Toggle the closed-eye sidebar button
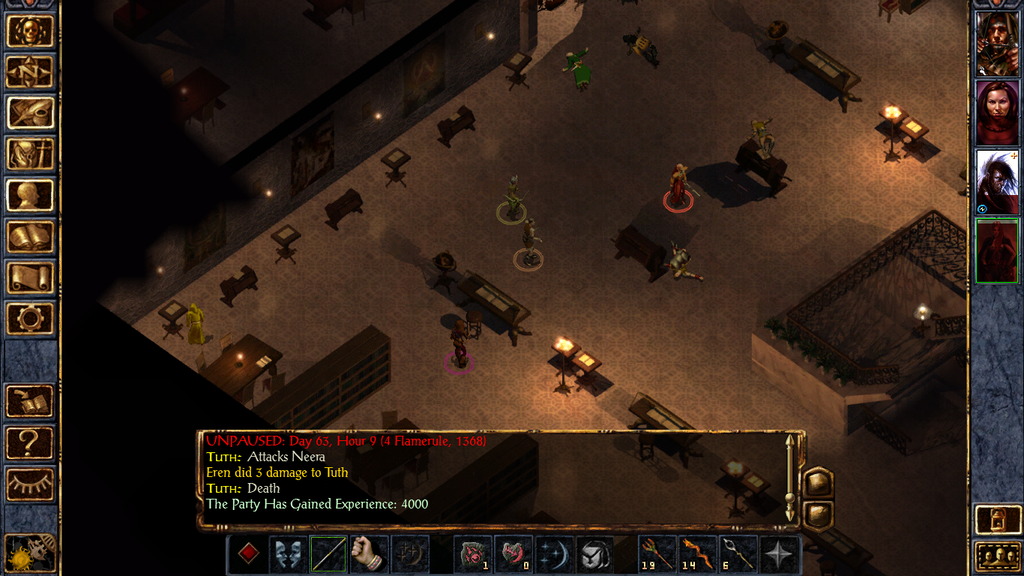Viewport: 1024px width, 576px height. pos(30,484)
